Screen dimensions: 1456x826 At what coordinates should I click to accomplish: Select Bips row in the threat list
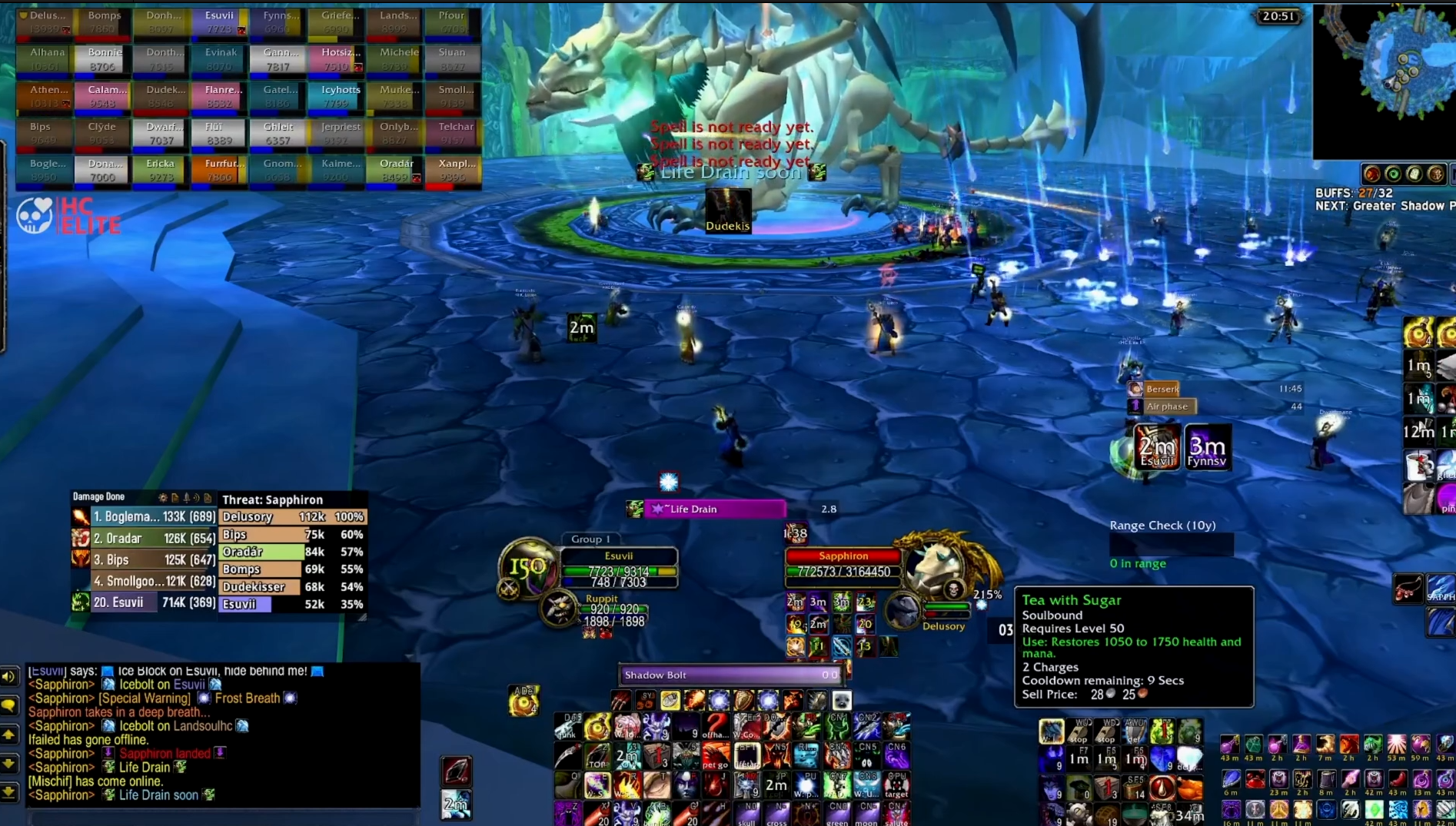click(x=293, y=535)
